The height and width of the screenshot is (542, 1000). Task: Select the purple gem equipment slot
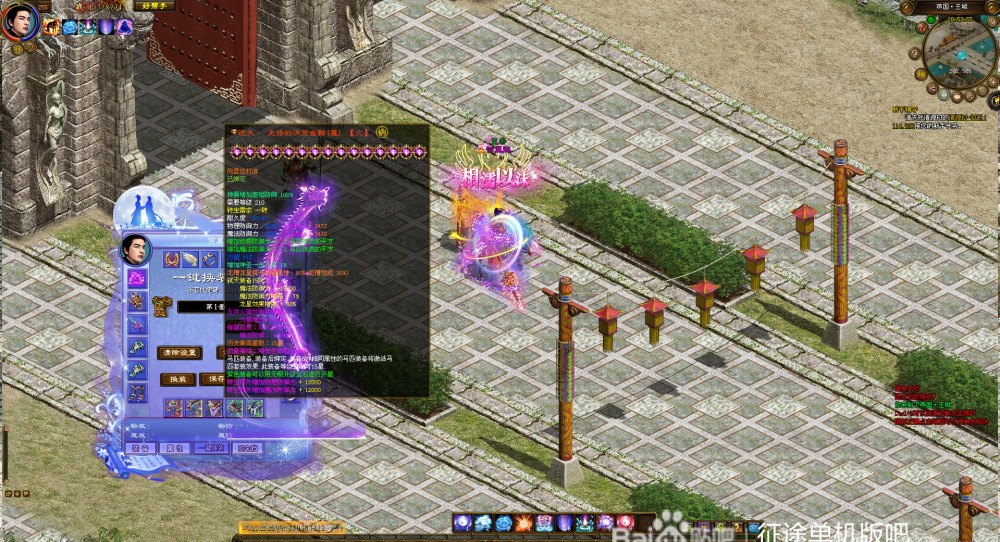137,279
